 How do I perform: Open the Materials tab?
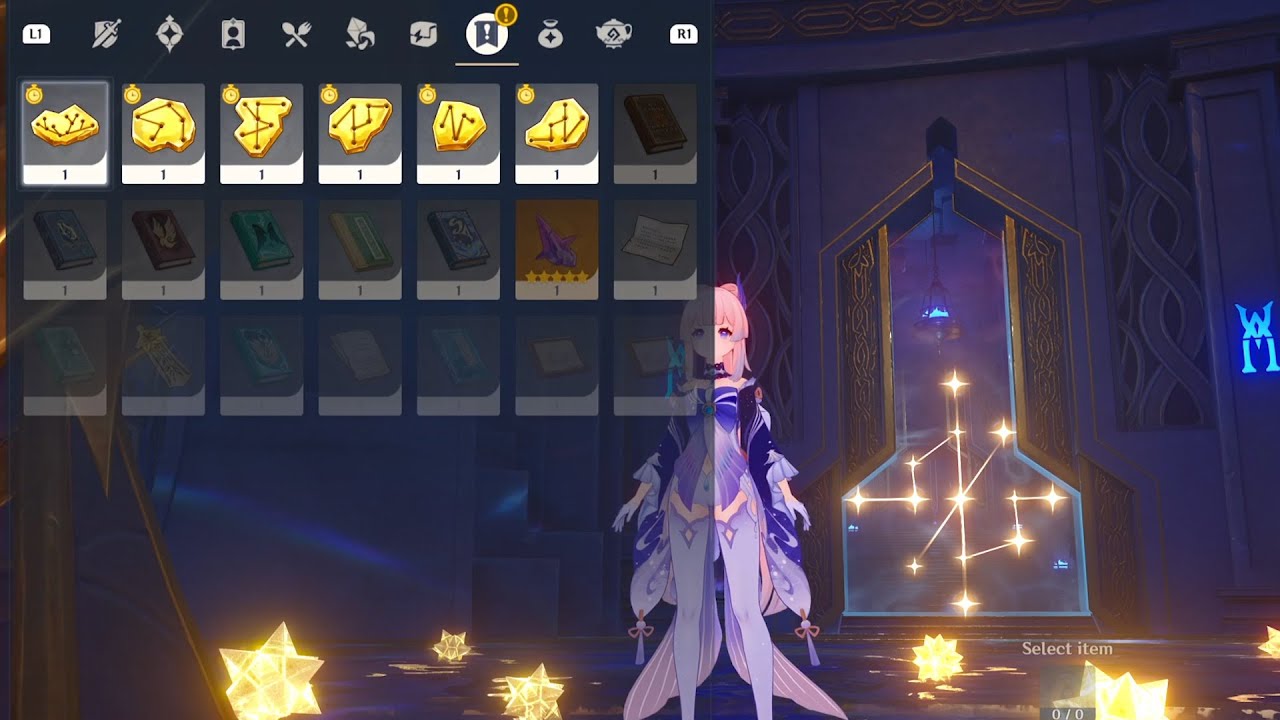pyautogui.click(x=360, y=35)
